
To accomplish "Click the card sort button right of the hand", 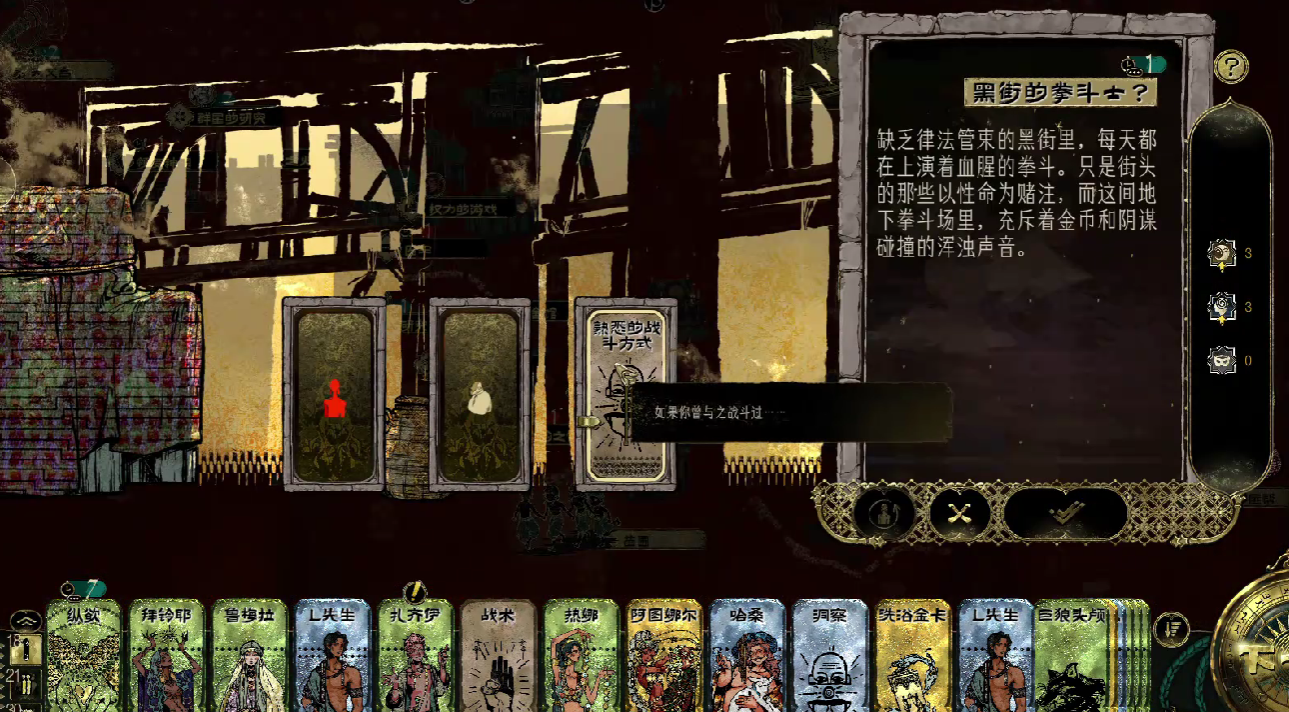I will tap(1171, 630).
